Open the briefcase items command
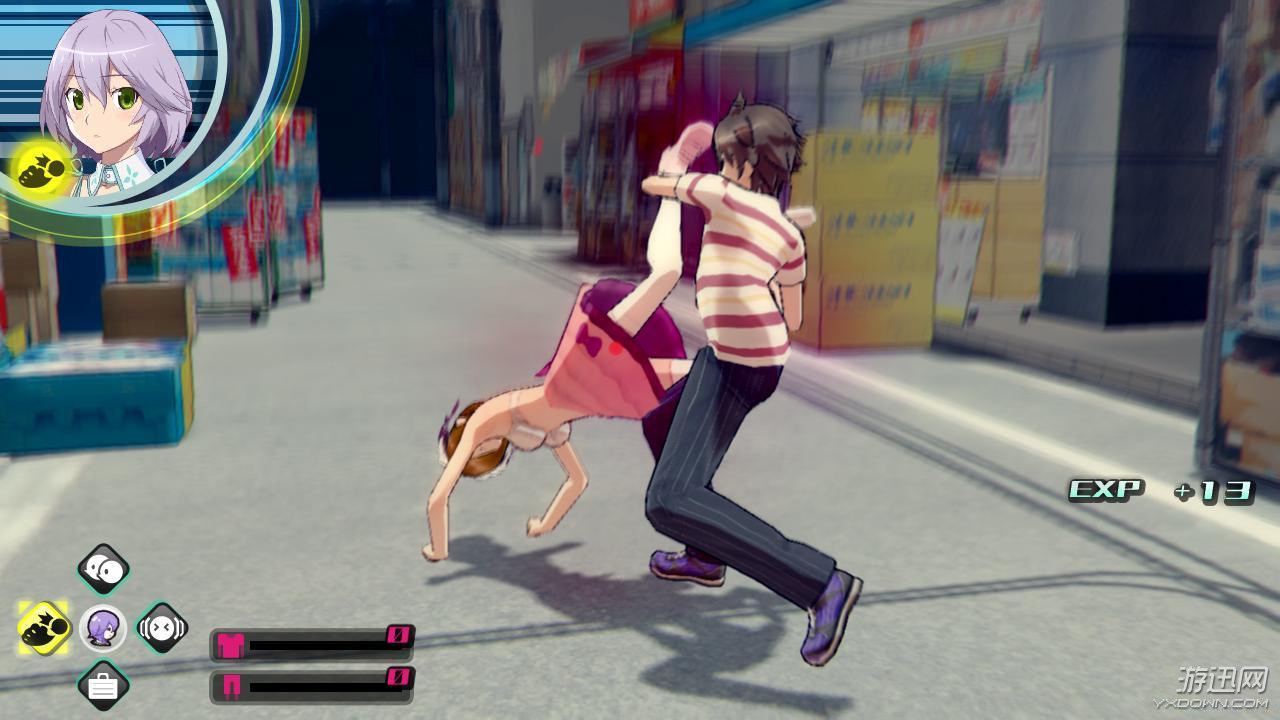This screenshot has height=720, width=1280. (103, 686)
